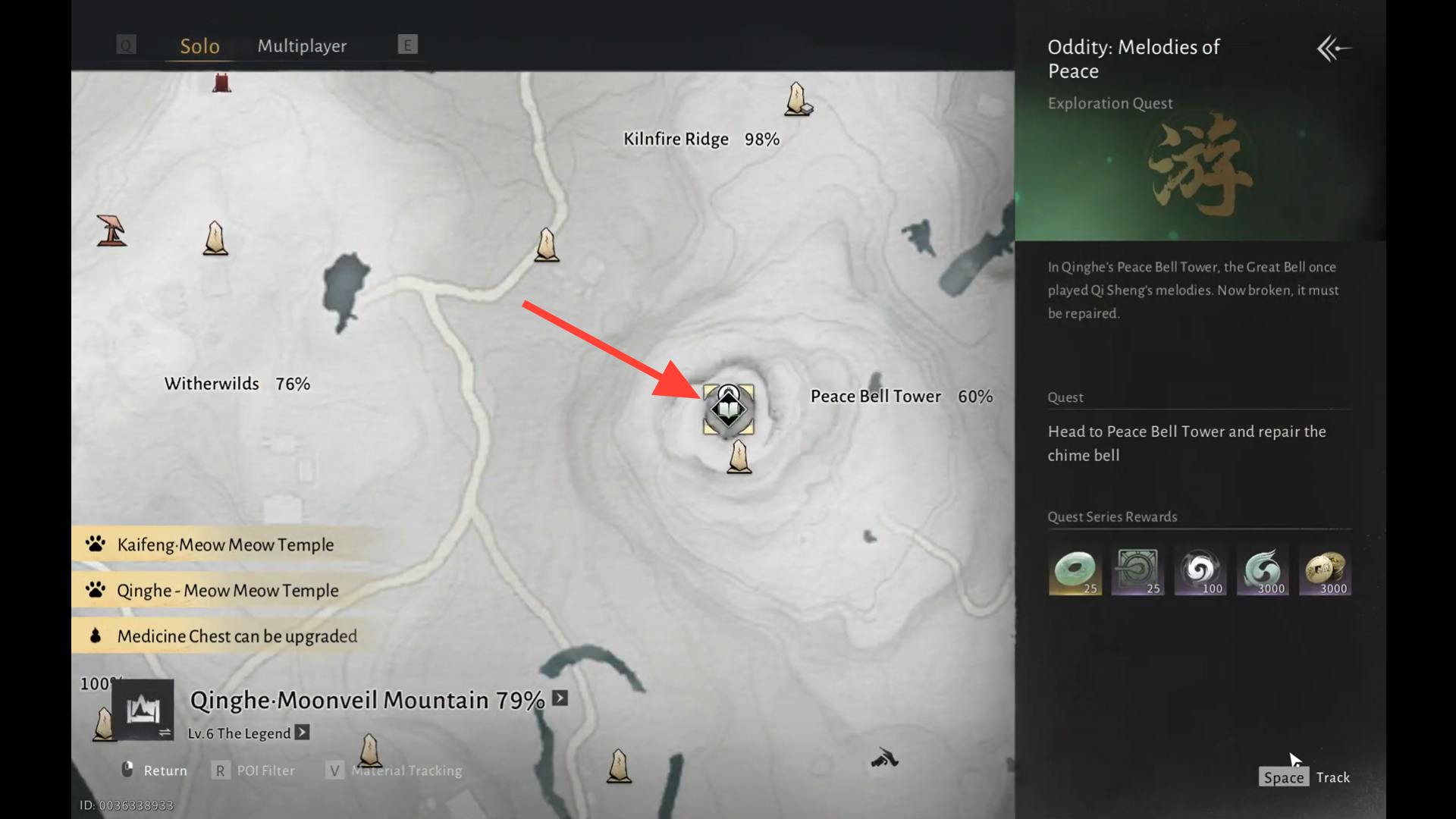Image resolution: width=1456 pixels, height=819 pixels.
Task: Open Qinghe Meow Meow Temple notification
Action: [x=227, y=590]
